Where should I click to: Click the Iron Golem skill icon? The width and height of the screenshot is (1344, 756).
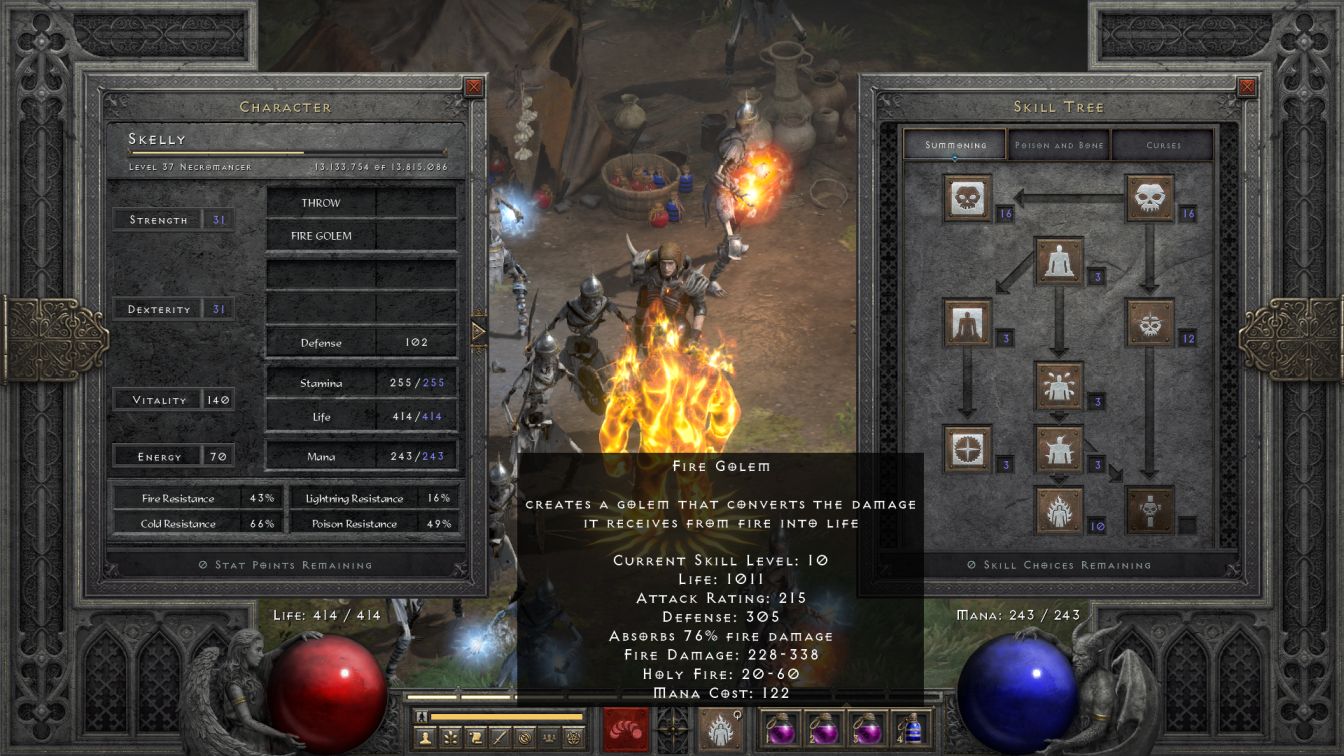pos(1059,449)
